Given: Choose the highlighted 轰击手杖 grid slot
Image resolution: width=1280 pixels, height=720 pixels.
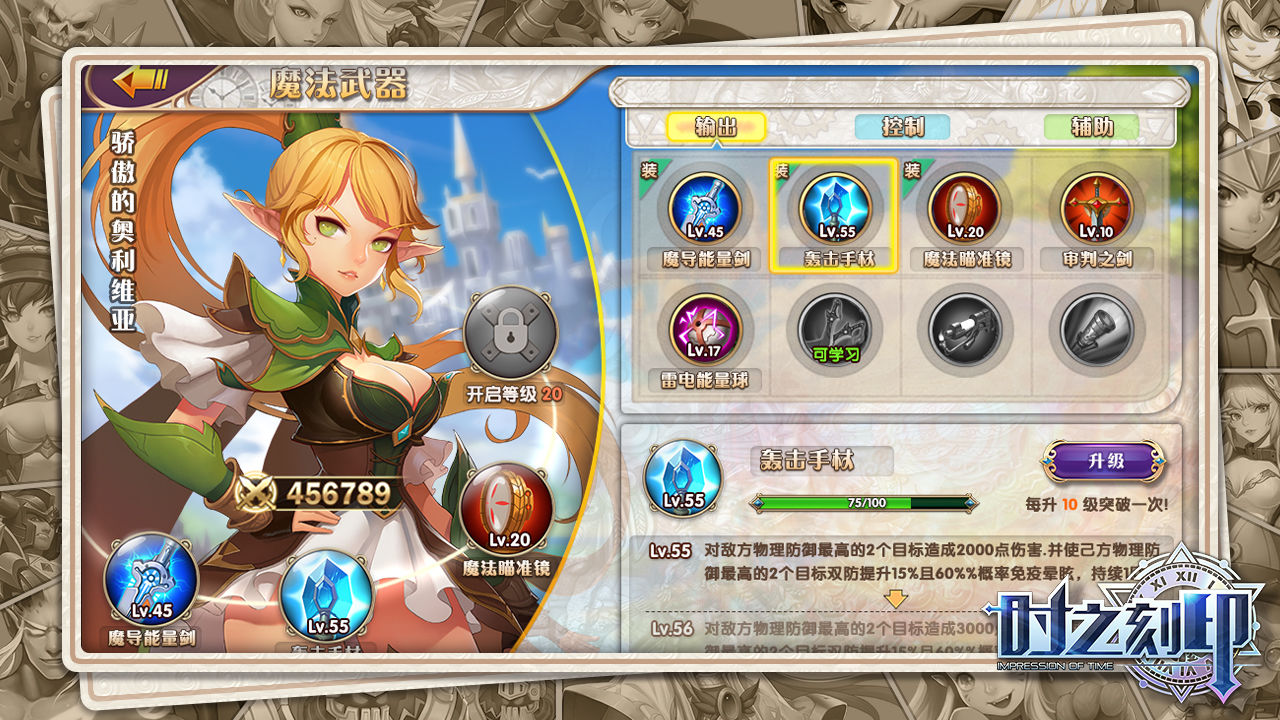Looking at the screenshot, I should pos(834,208).
